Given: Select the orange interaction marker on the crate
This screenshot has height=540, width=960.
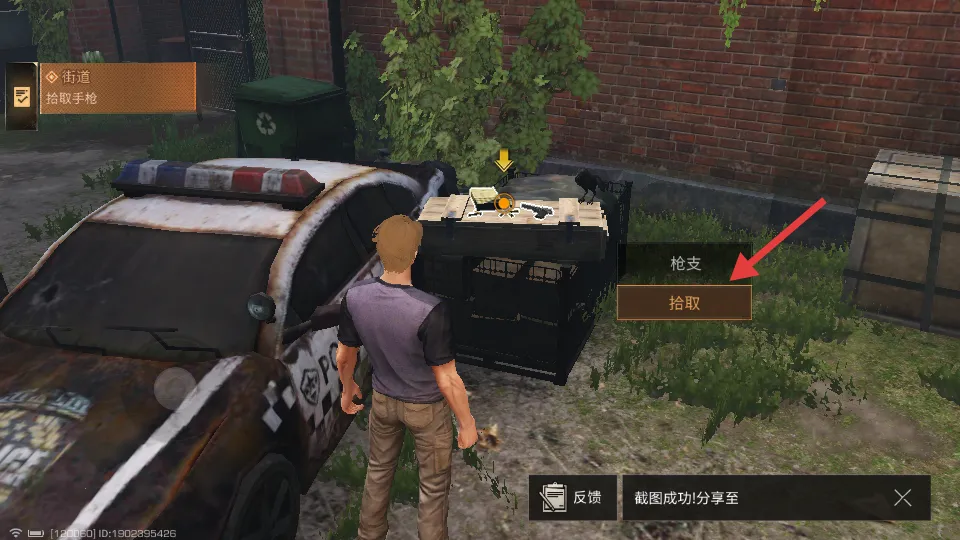Looking at the screenshot, I should [504, 204].
